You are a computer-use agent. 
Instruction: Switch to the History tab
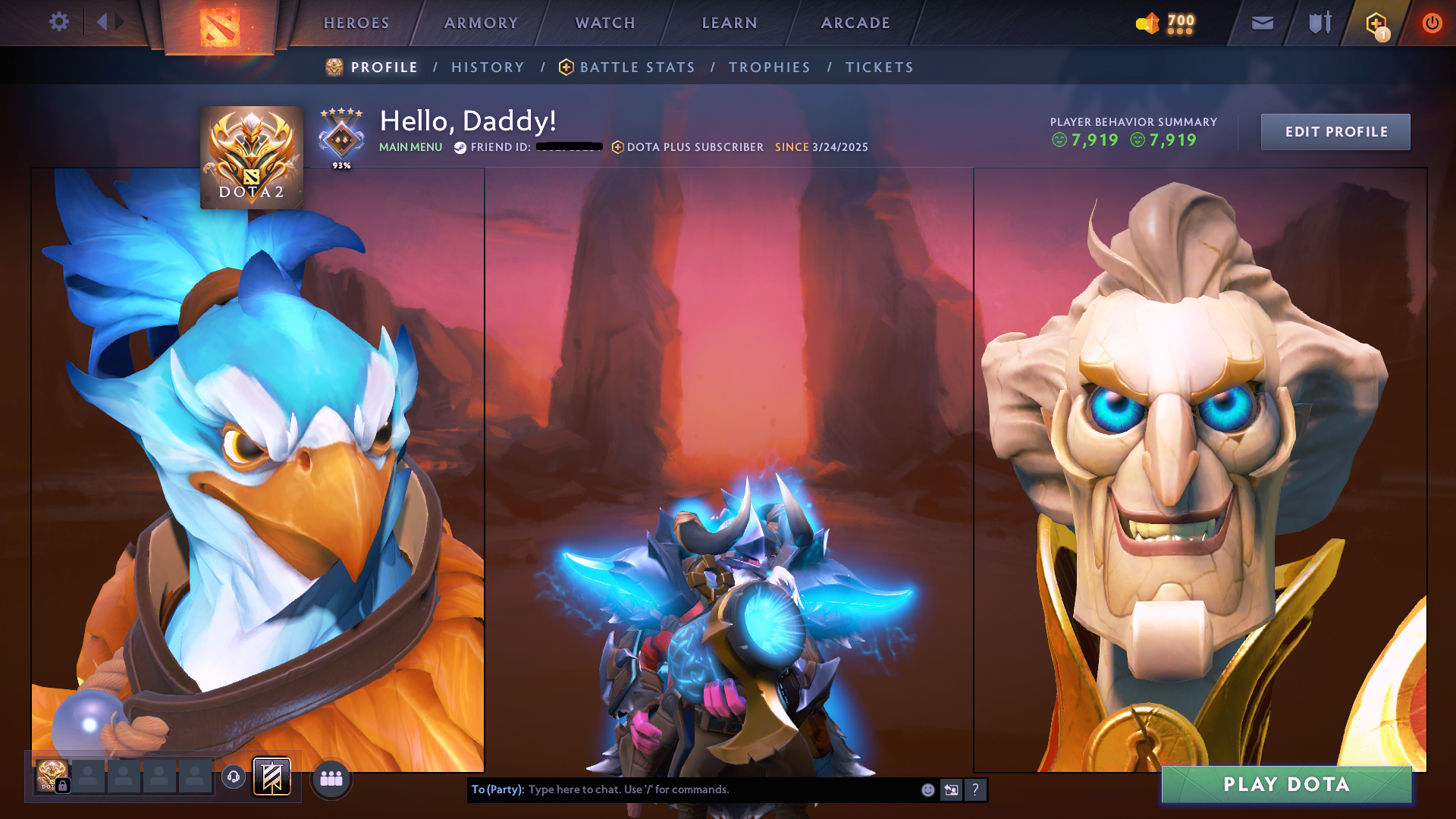pos(488,67)
